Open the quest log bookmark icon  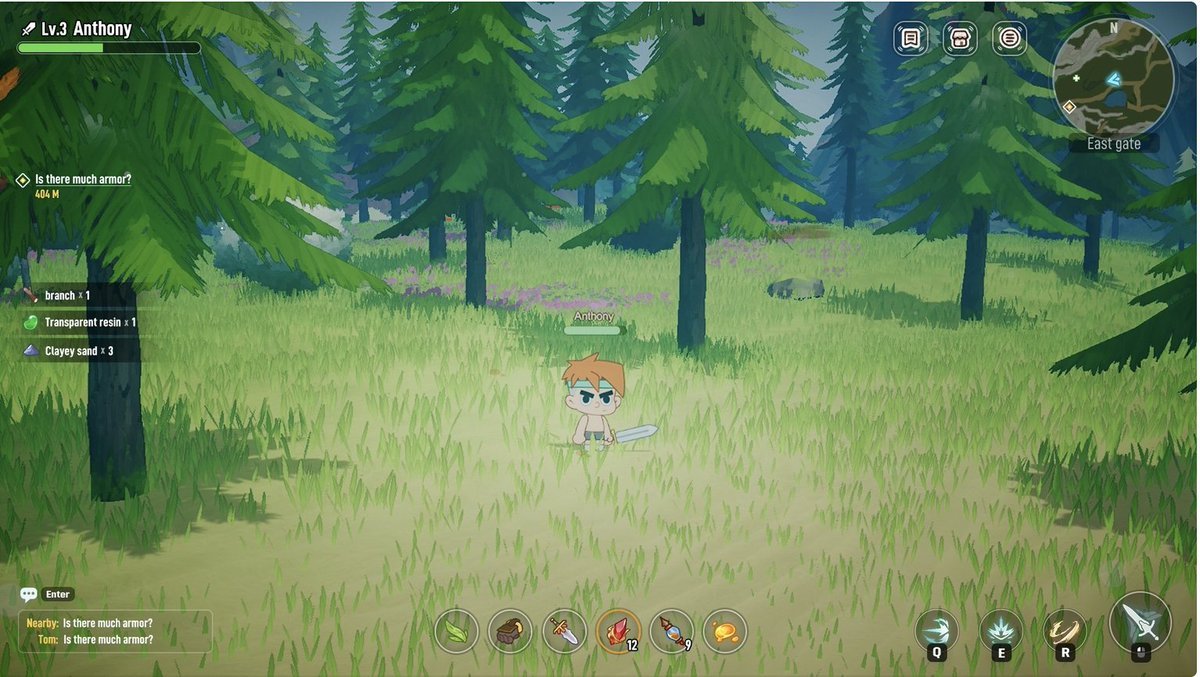[910, 39]
